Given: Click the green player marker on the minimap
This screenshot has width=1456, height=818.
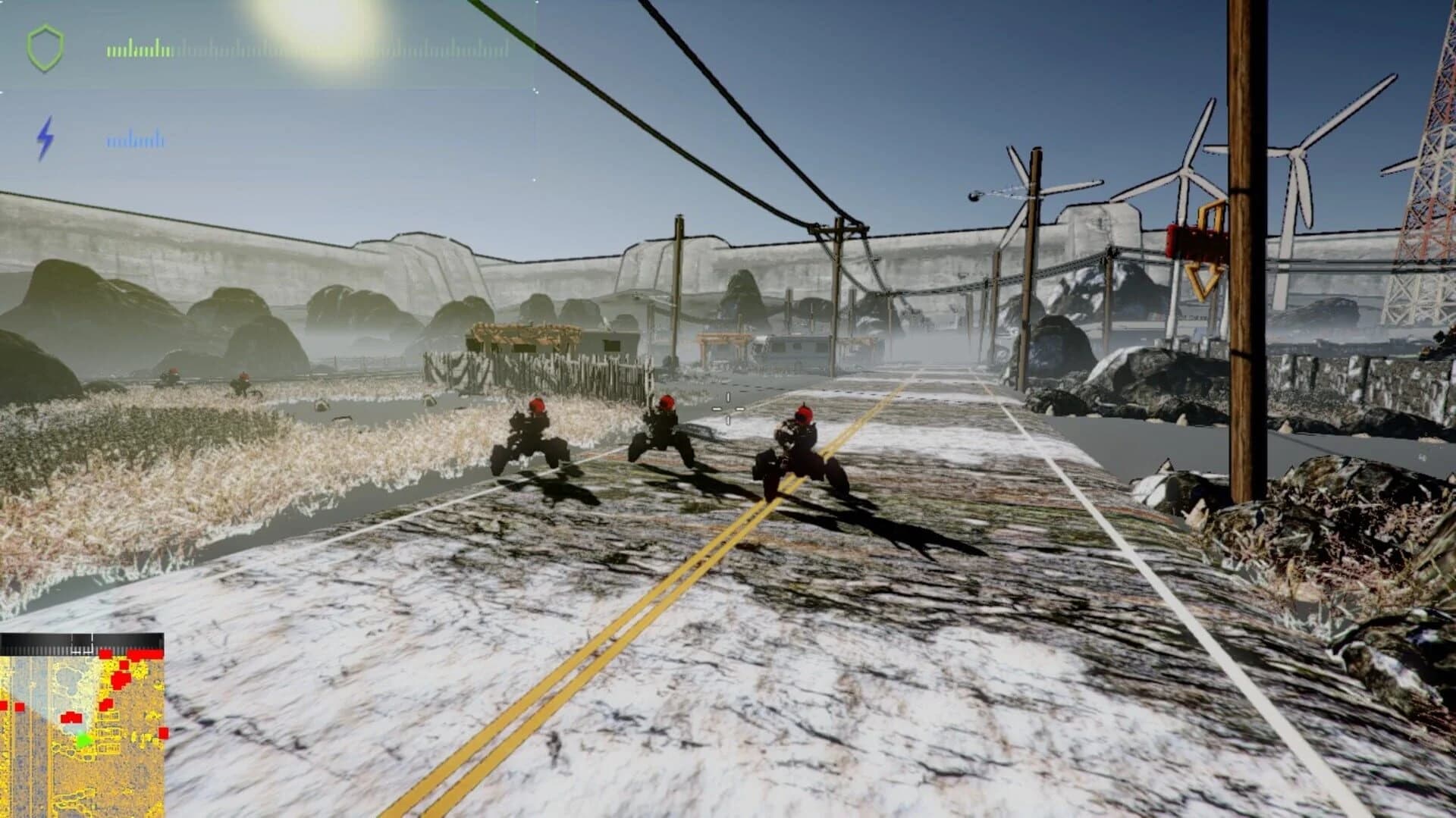Looking at the screenshot, I should coord(83,741).
